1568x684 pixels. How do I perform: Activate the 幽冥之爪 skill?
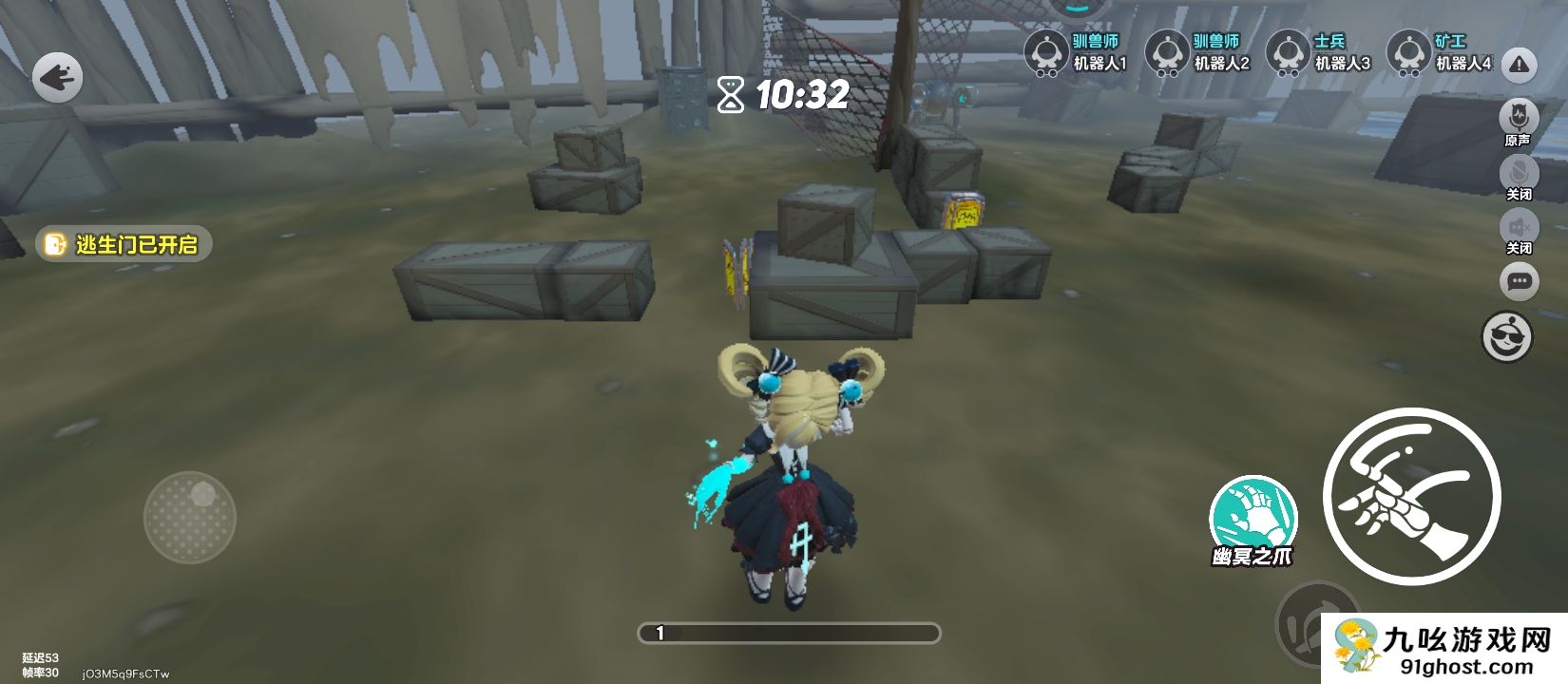tap(1253, 518)
